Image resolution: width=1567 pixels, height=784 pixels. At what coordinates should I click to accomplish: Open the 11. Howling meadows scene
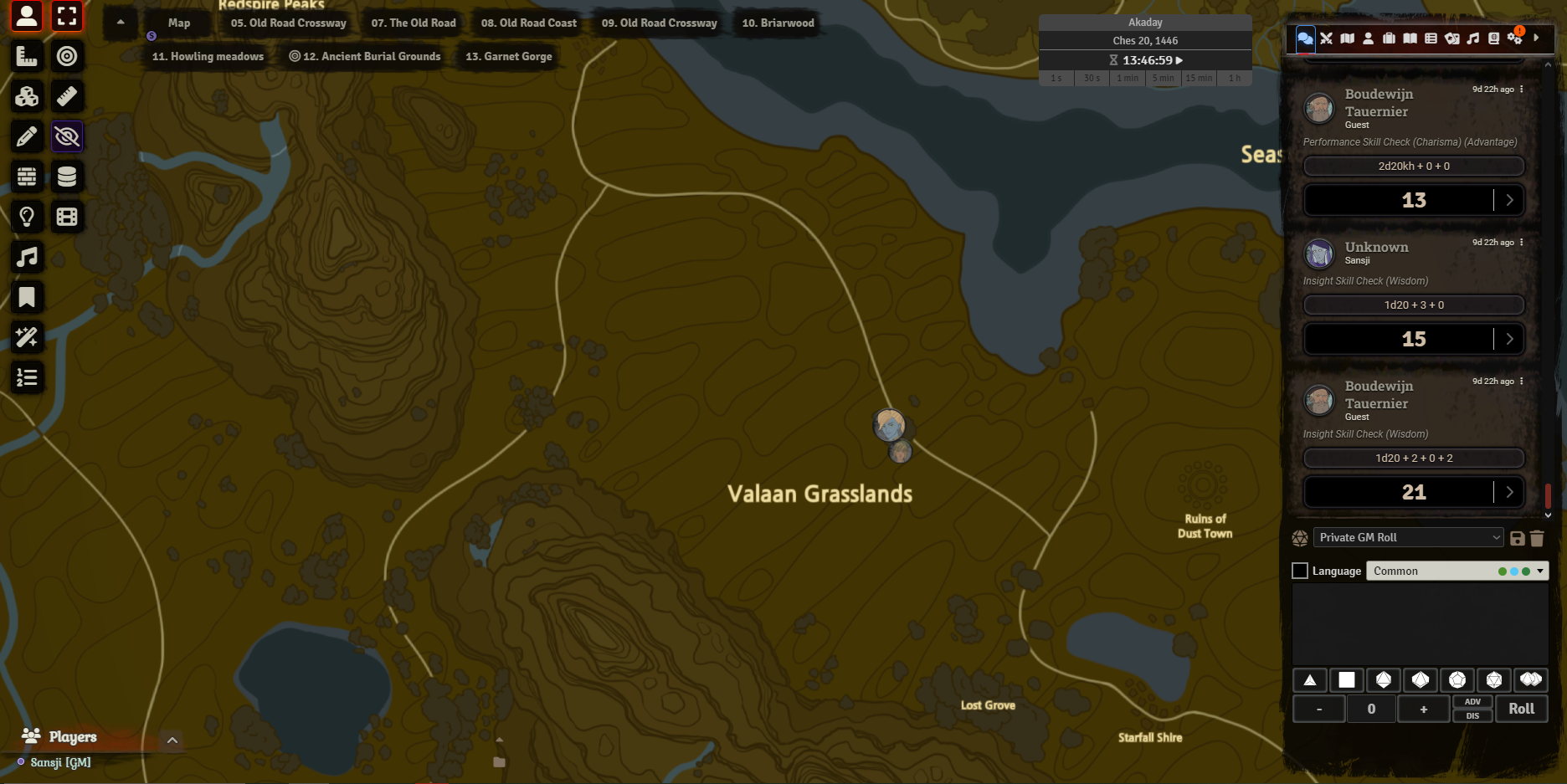208,57
